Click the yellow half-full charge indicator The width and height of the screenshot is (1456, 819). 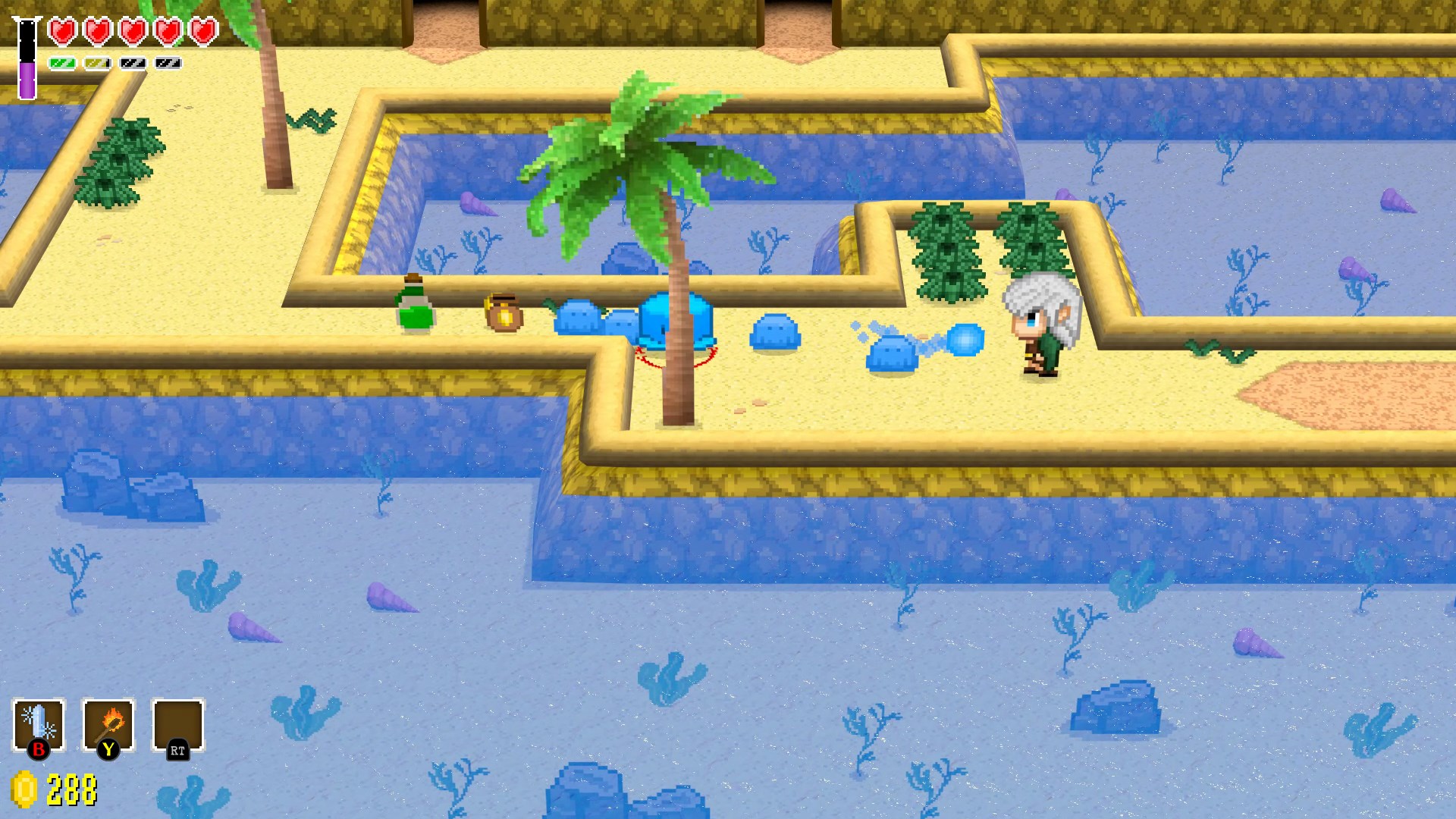(96, 64)
